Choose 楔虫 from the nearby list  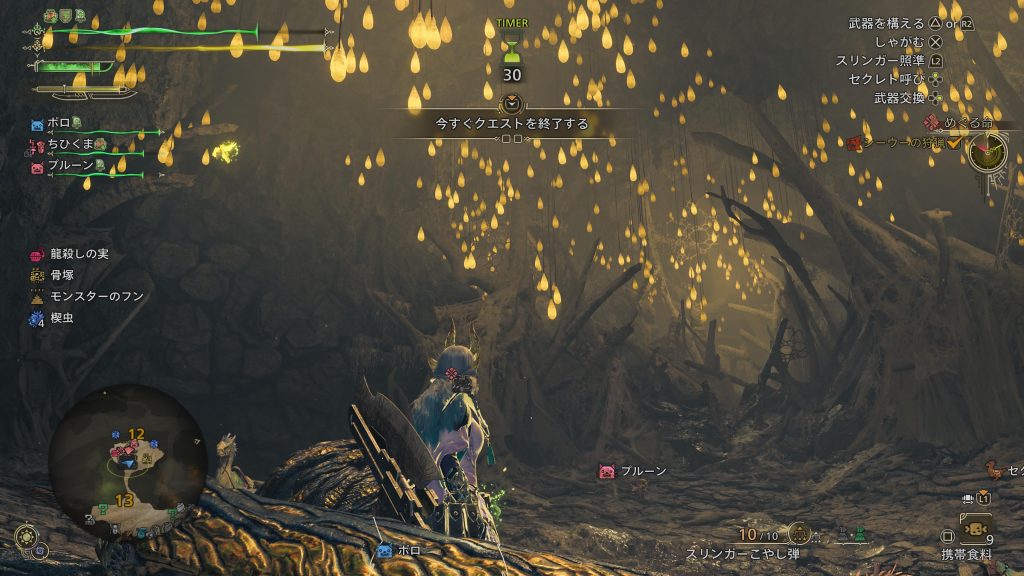(x=59, y=318)
